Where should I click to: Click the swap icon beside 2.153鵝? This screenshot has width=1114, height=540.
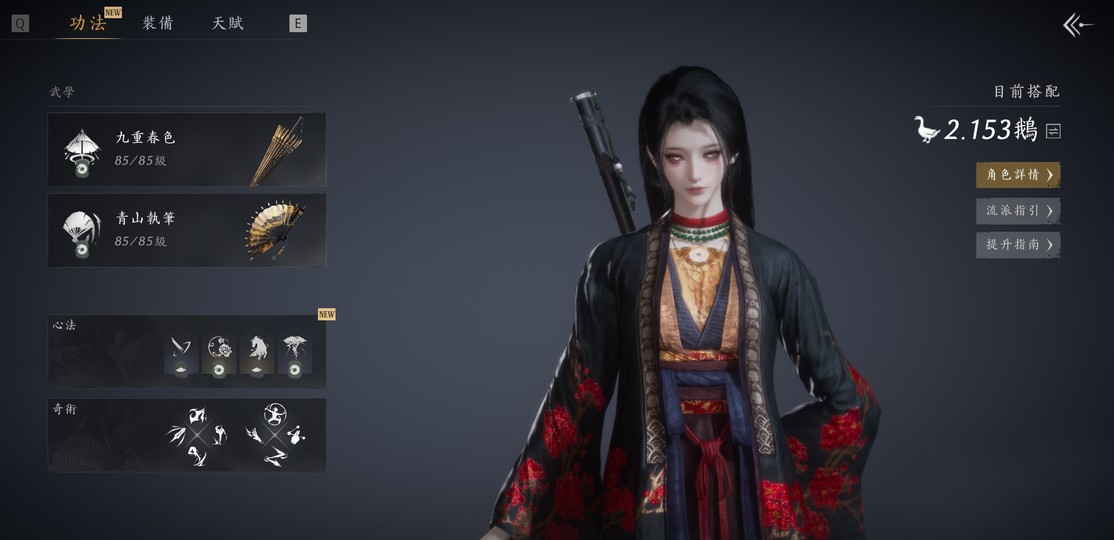click(x=1053, y=131)
